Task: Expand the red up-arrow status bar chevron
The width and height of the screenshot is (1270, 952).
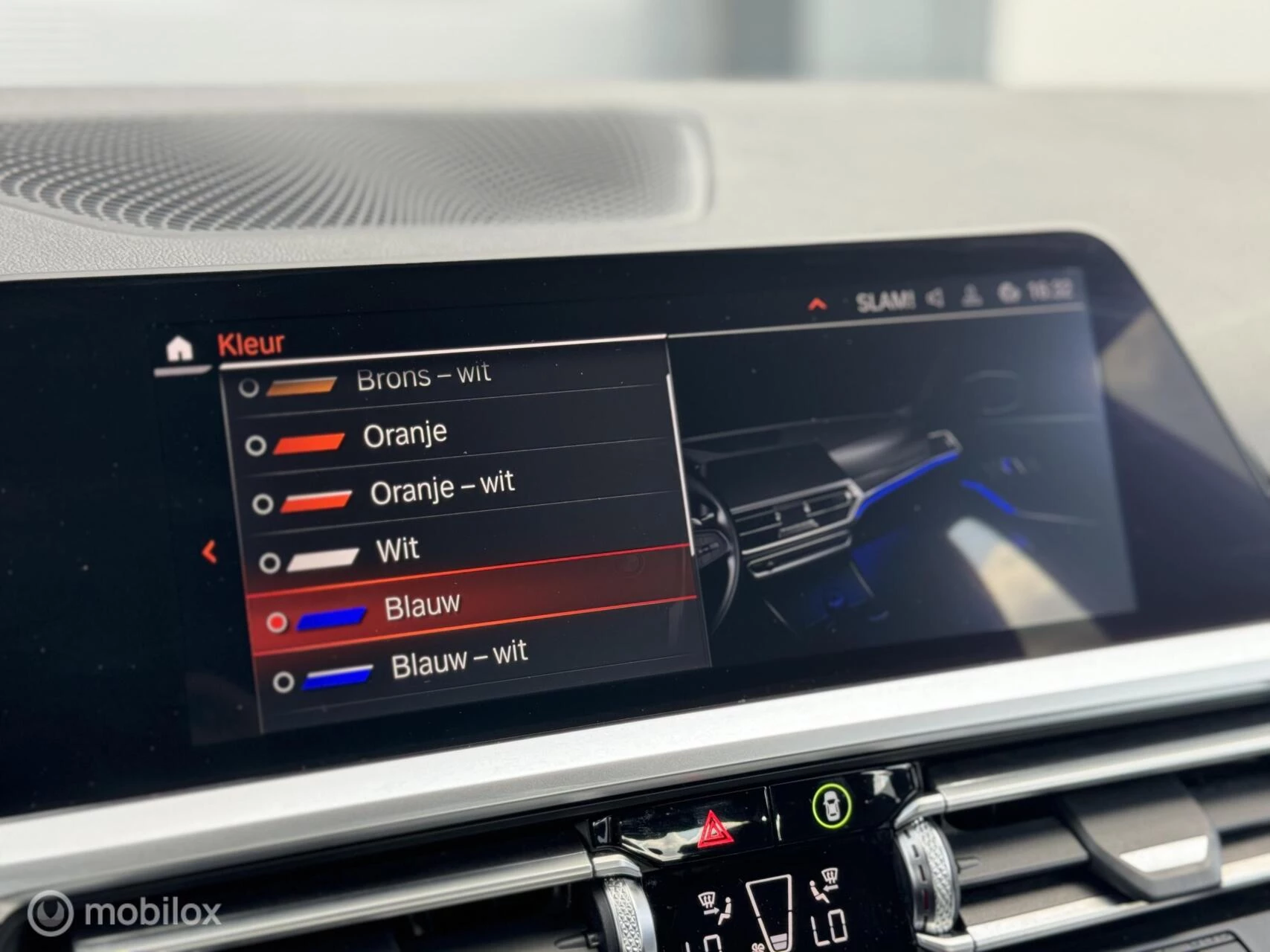Action: tap(817, 303)
